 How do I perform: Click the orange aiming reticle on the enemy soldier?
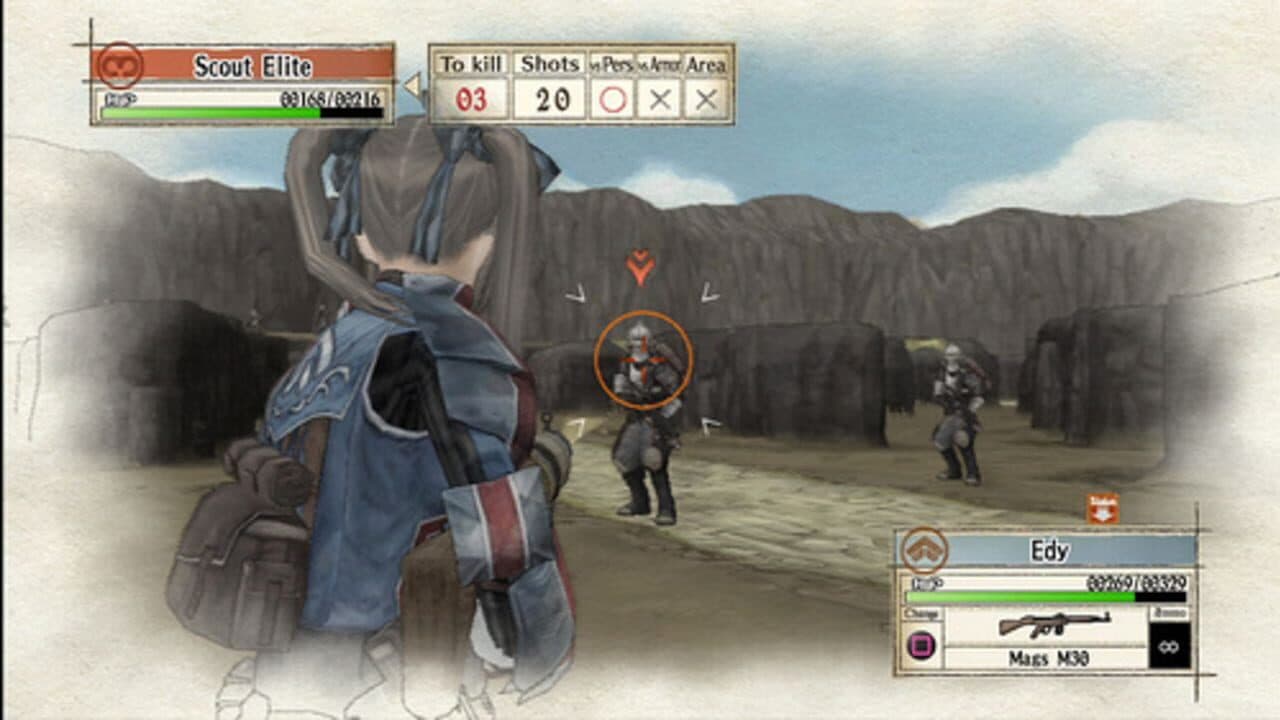click(x=646, y=361)
